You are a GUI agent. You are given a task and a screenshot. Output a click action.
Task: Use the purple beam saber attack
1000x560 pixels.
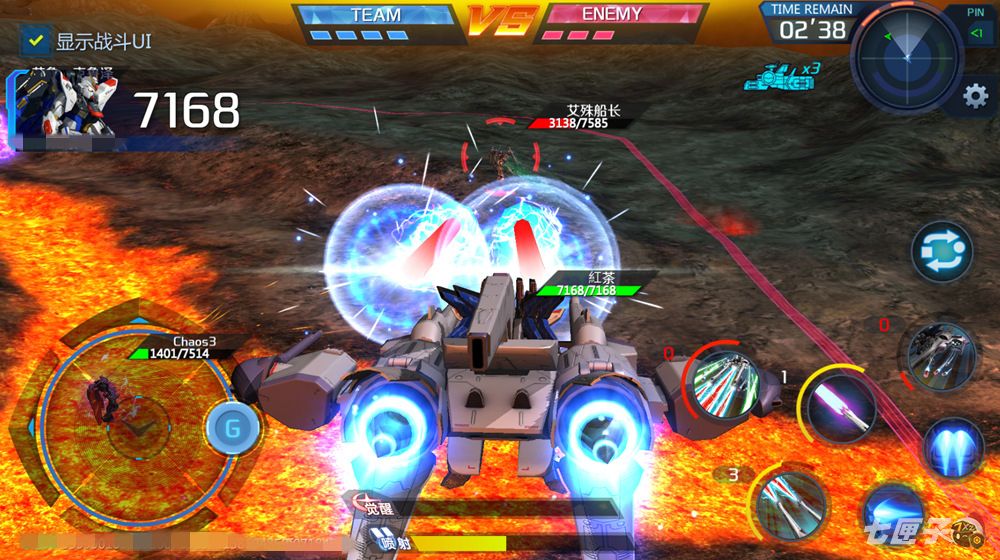click(838, 404)
